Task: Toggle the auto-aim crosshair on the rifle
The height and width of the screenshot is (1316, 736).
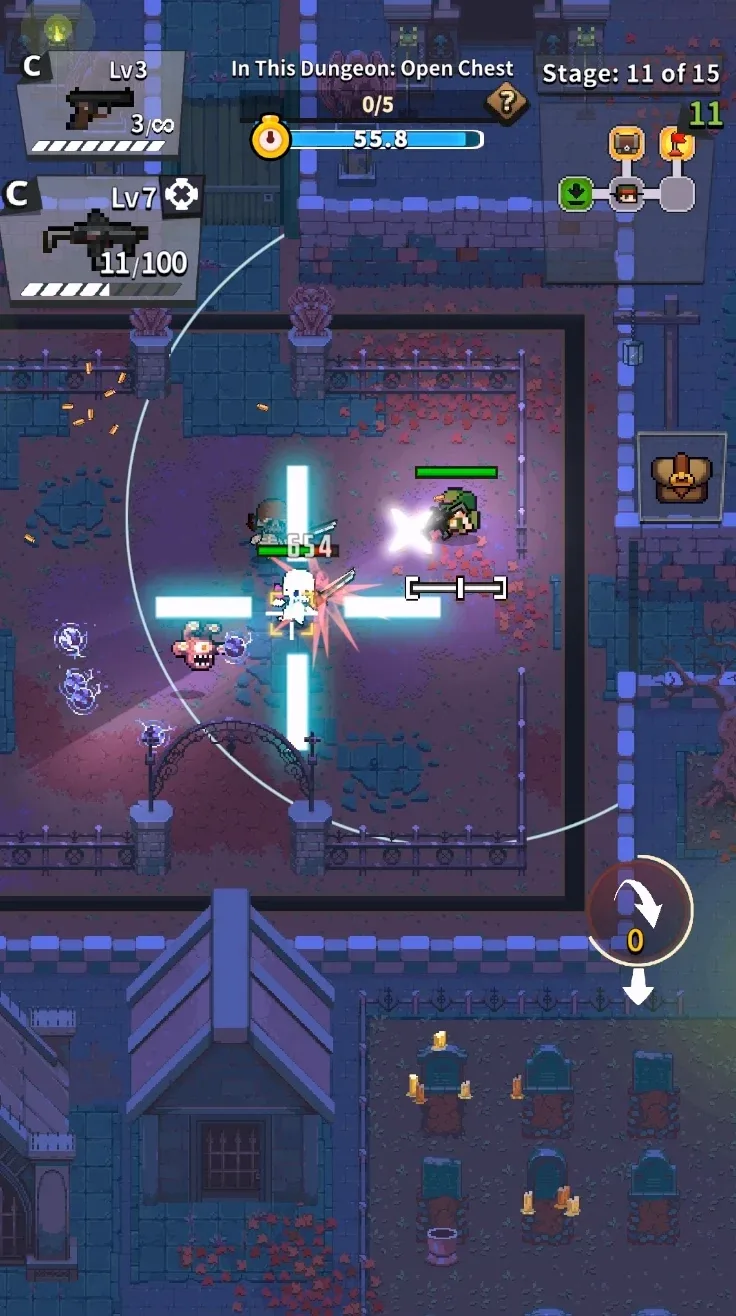Action: pos(181,194)
